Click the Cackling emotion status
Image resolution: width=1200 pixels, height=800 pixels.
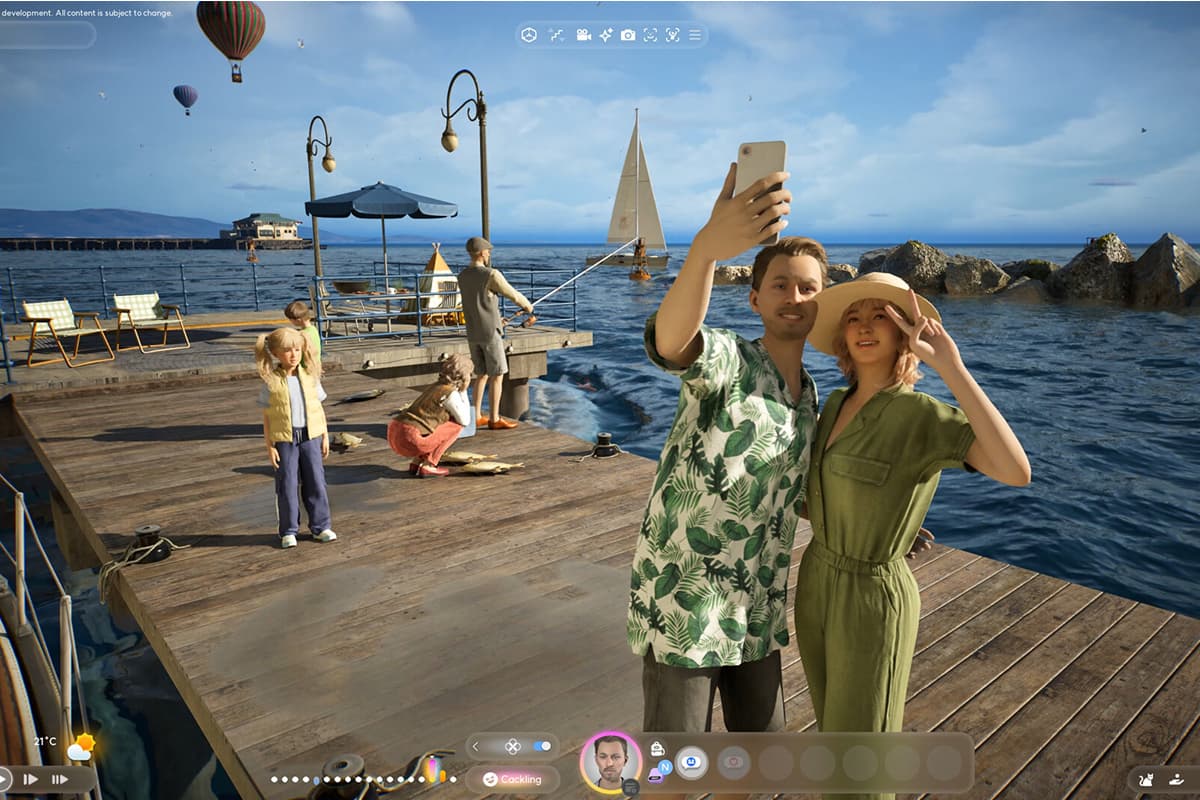[x=512, y=779]
